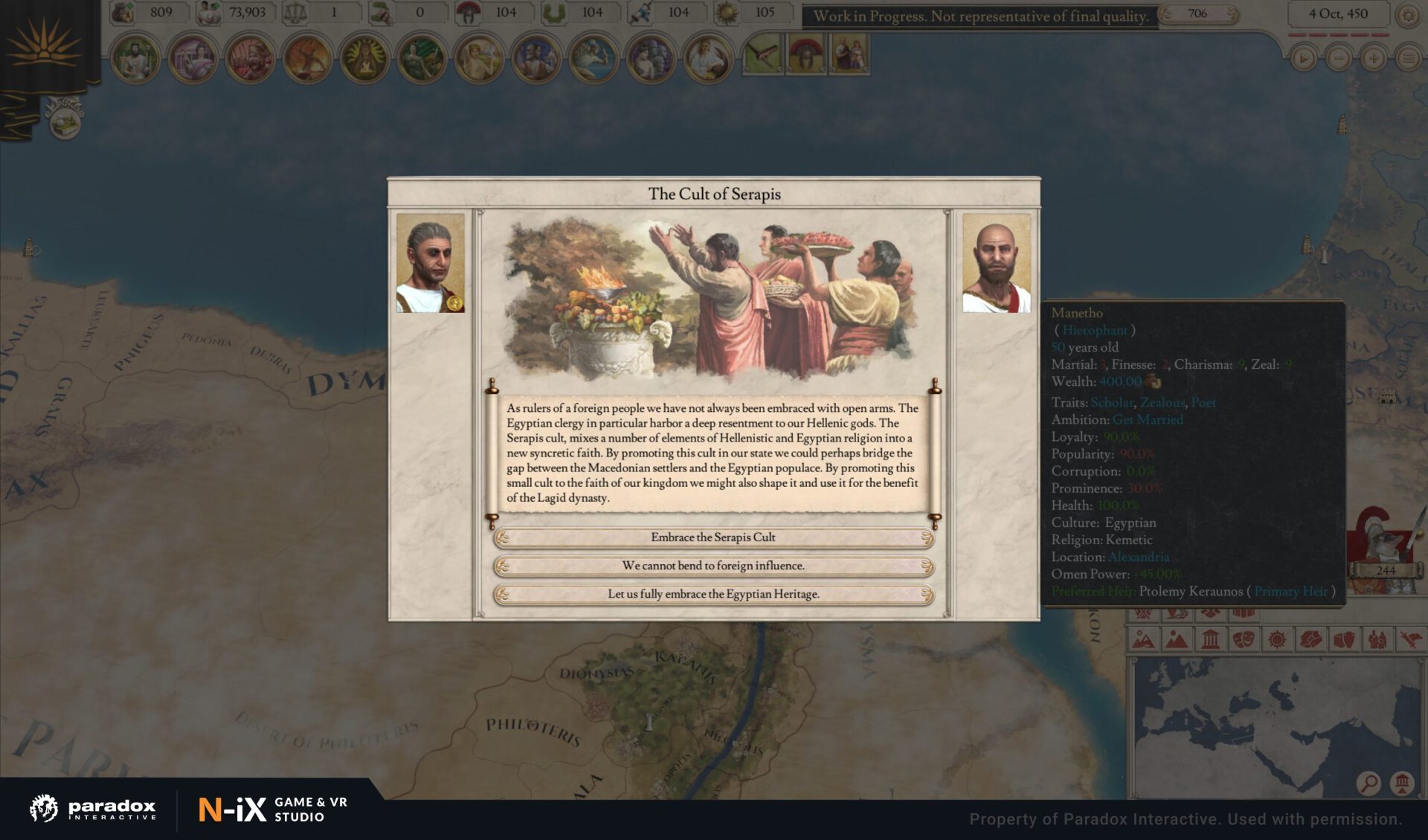
Task: Open settings via the gear icon
Action: point(1408,15)
